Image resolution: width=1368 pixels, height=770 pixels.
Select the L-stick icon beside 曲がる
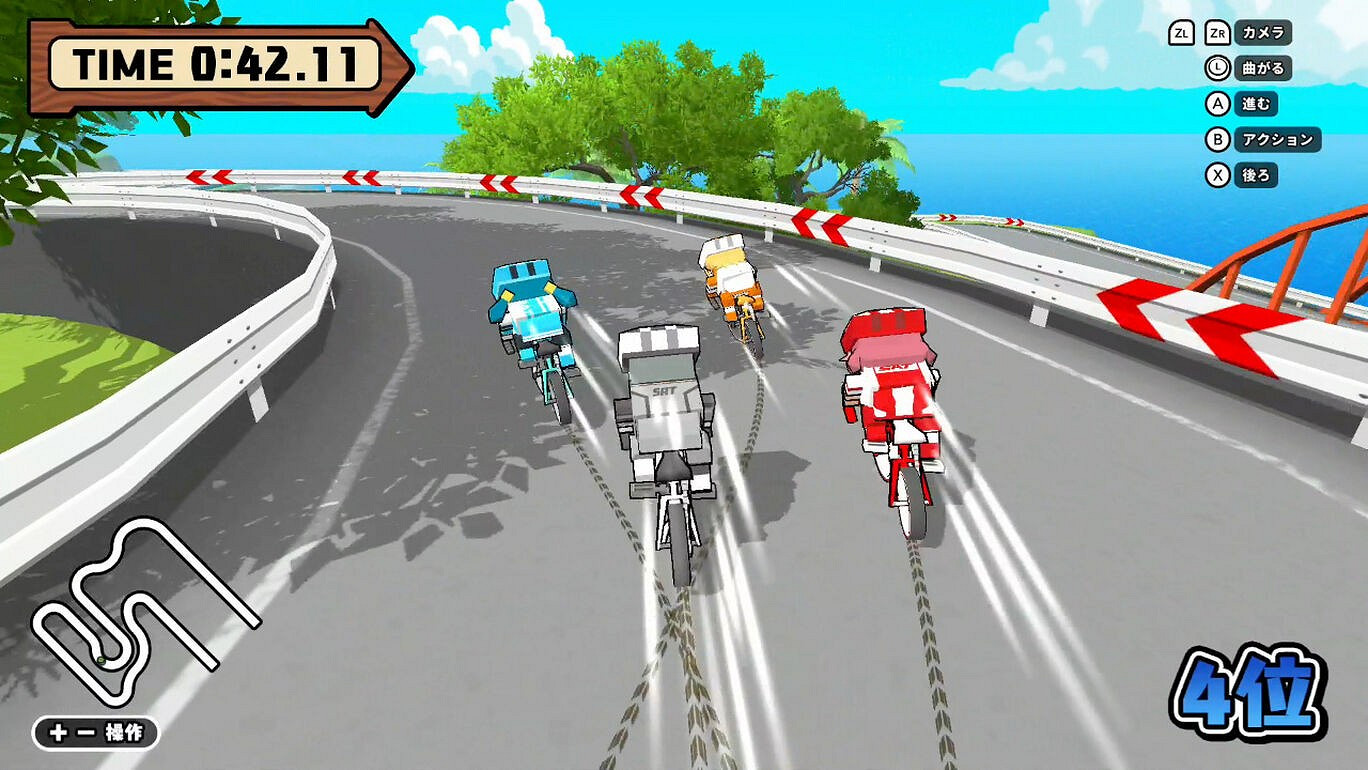coord(1217,67)
